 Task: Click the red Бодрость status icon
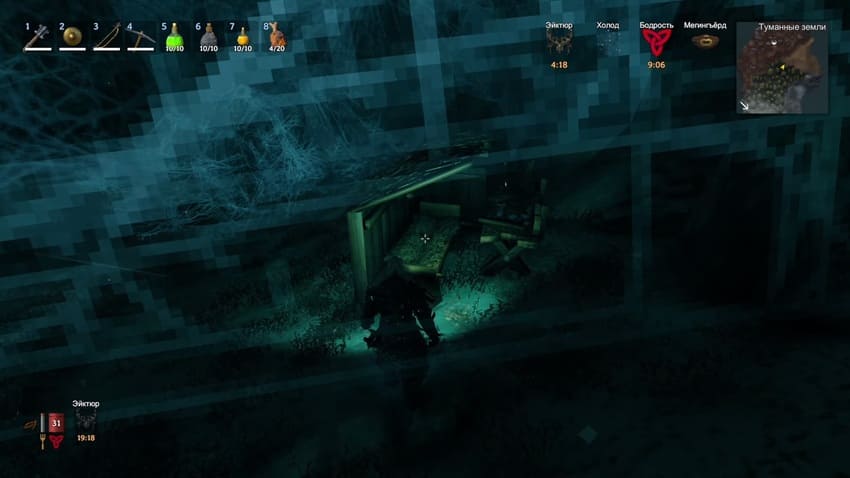click(656, 42)
